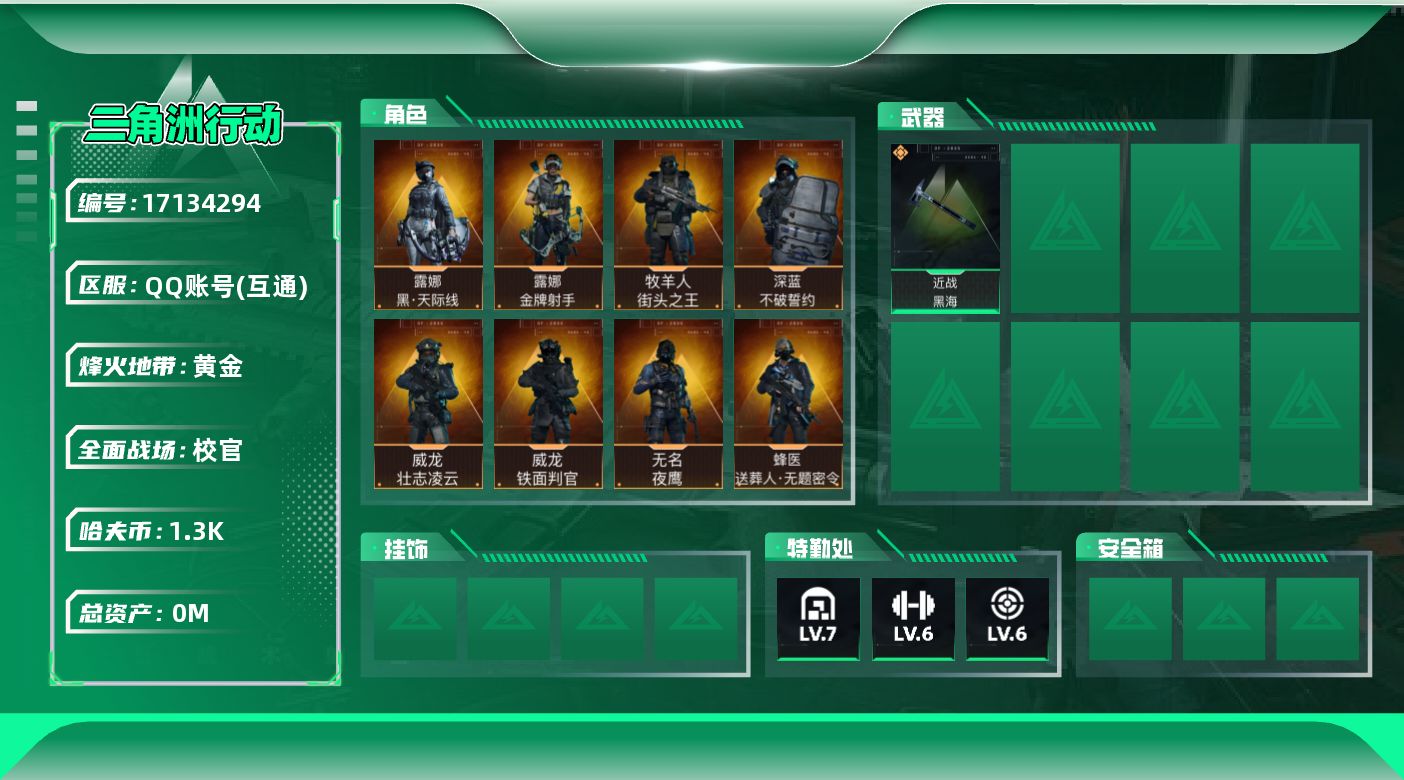Select the 深蓝 不破誓约 character card
This screenshot has width=1404, height=780.
coord(788,224)
